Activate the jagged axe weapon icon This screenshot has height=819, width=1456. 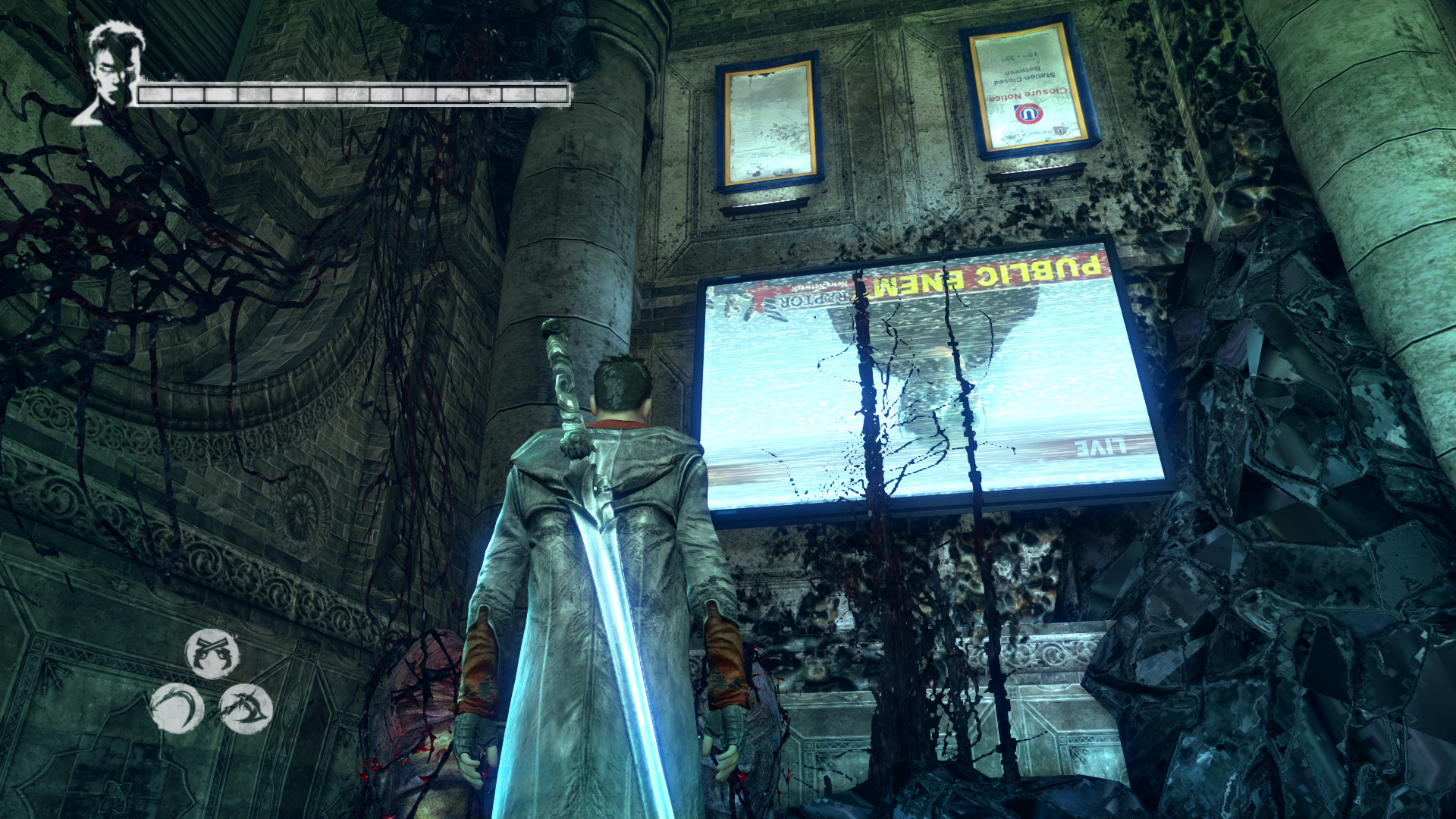246,708
